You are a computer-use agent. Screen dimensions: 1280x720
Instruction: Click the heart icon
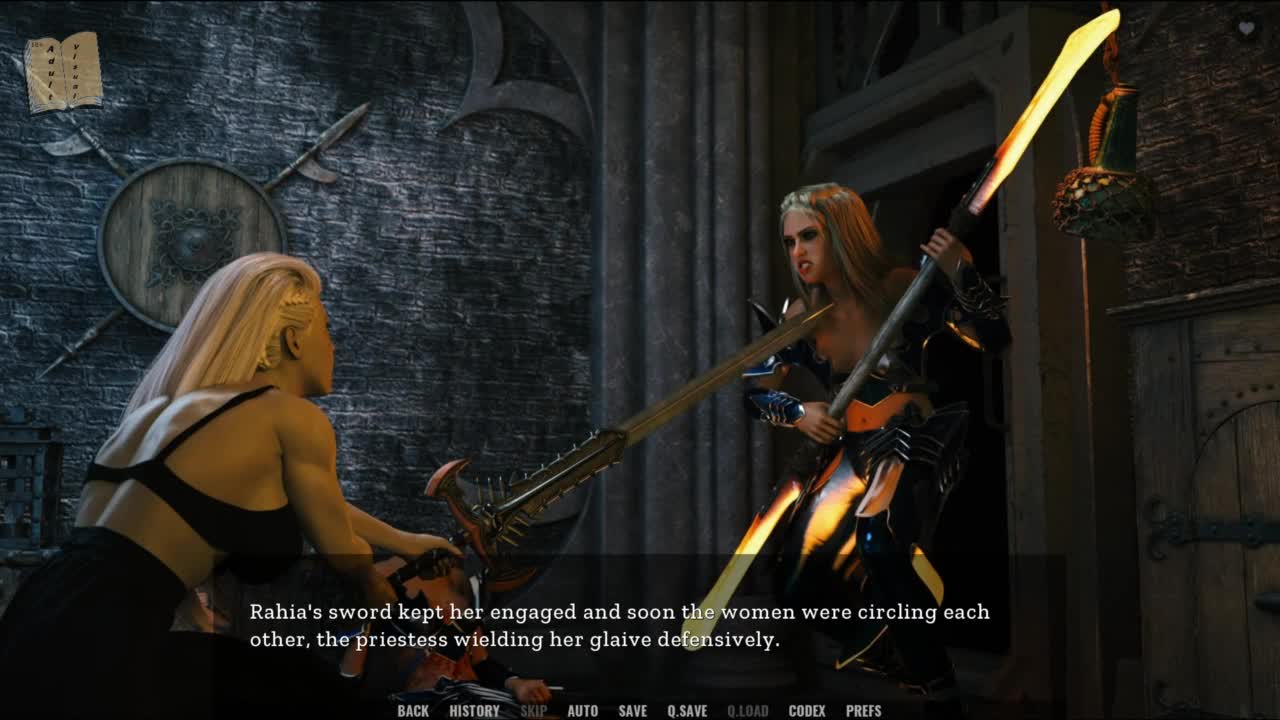[1246, 29]
